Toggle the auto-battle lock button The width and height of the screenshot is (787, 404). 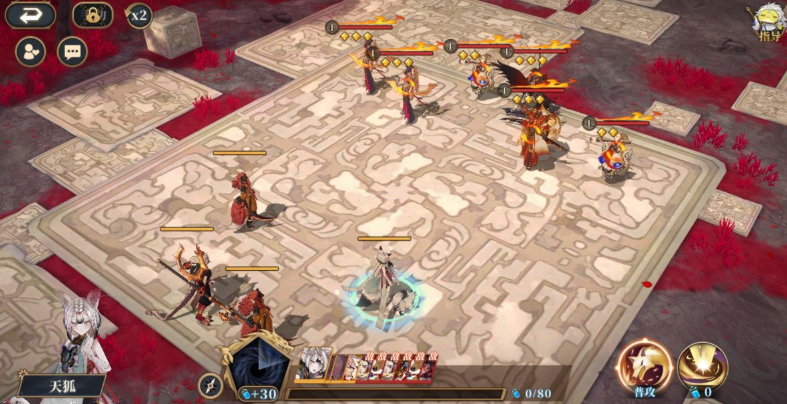(x=92, y=15)
